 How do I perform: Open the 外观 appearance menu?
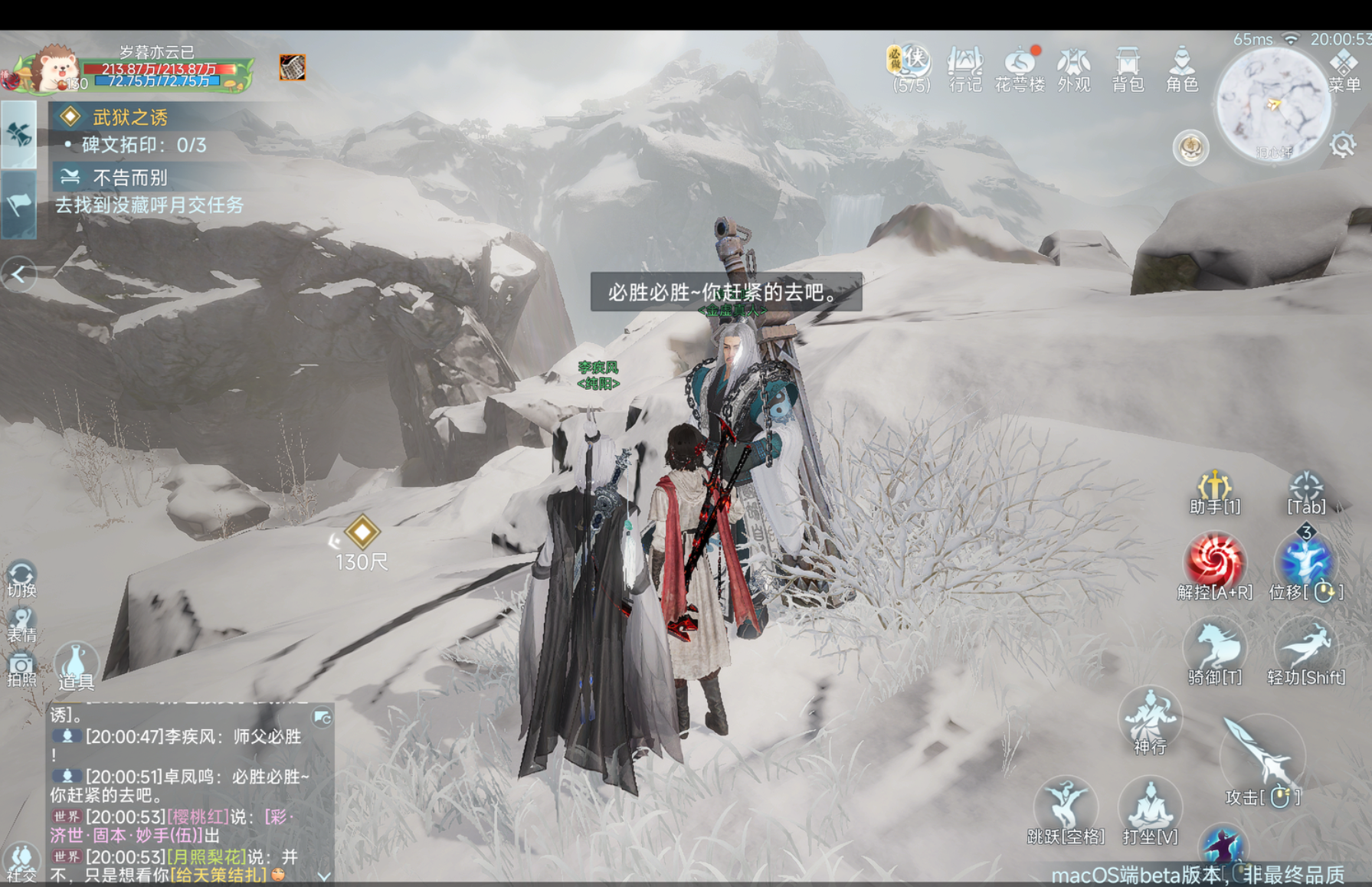tap(1073, 67)
